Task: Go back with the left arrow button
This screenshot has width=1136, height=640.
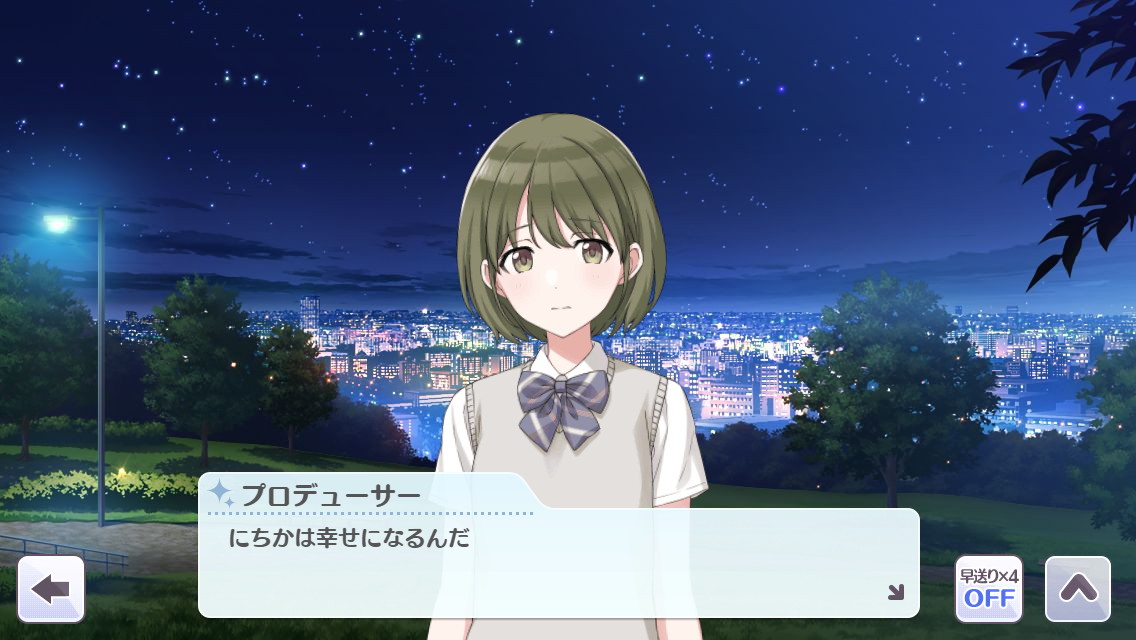Action: 51,589
